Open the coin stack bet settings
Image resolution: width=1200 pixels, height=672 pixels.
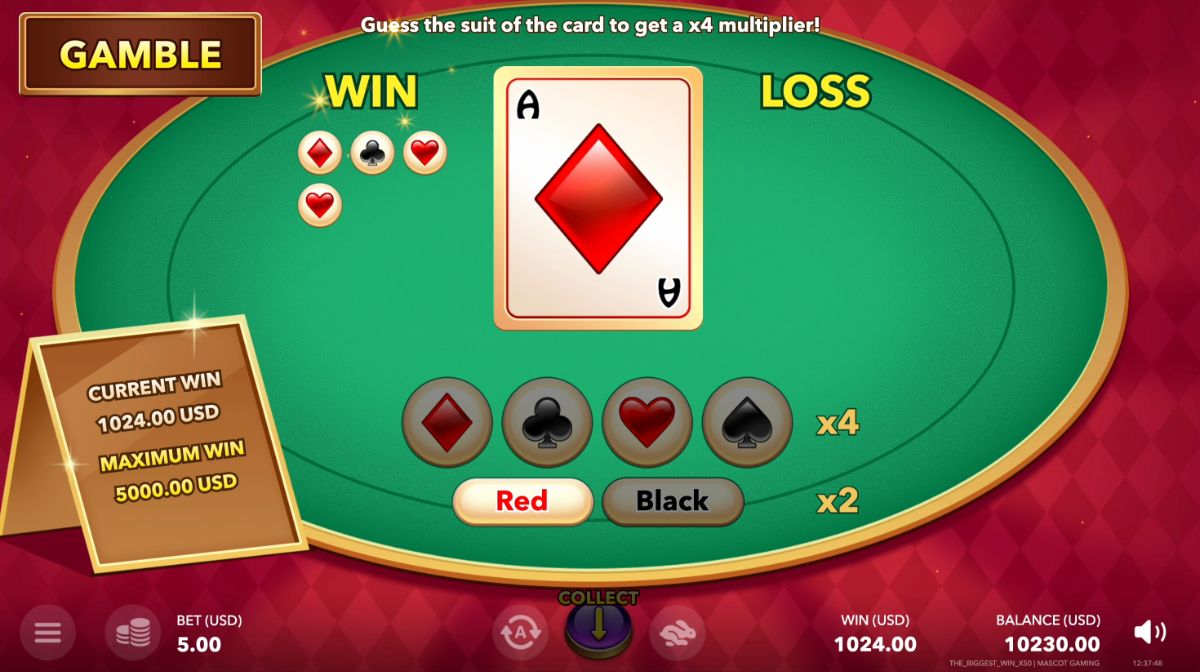[133, 632]
